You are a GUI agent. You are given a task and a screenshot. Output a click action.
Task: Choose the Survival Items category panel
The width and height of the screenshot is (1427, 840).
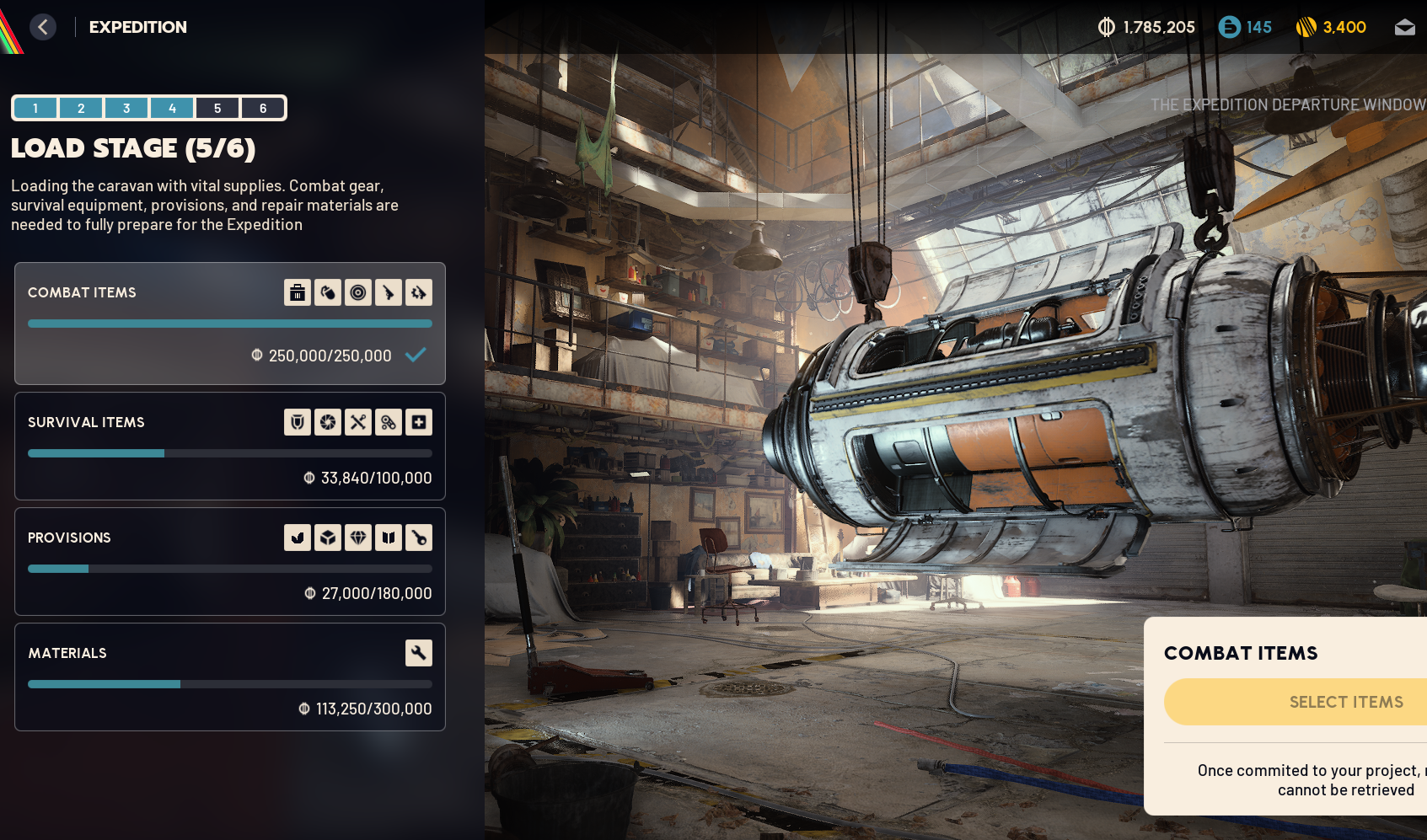tap(152, 447)
